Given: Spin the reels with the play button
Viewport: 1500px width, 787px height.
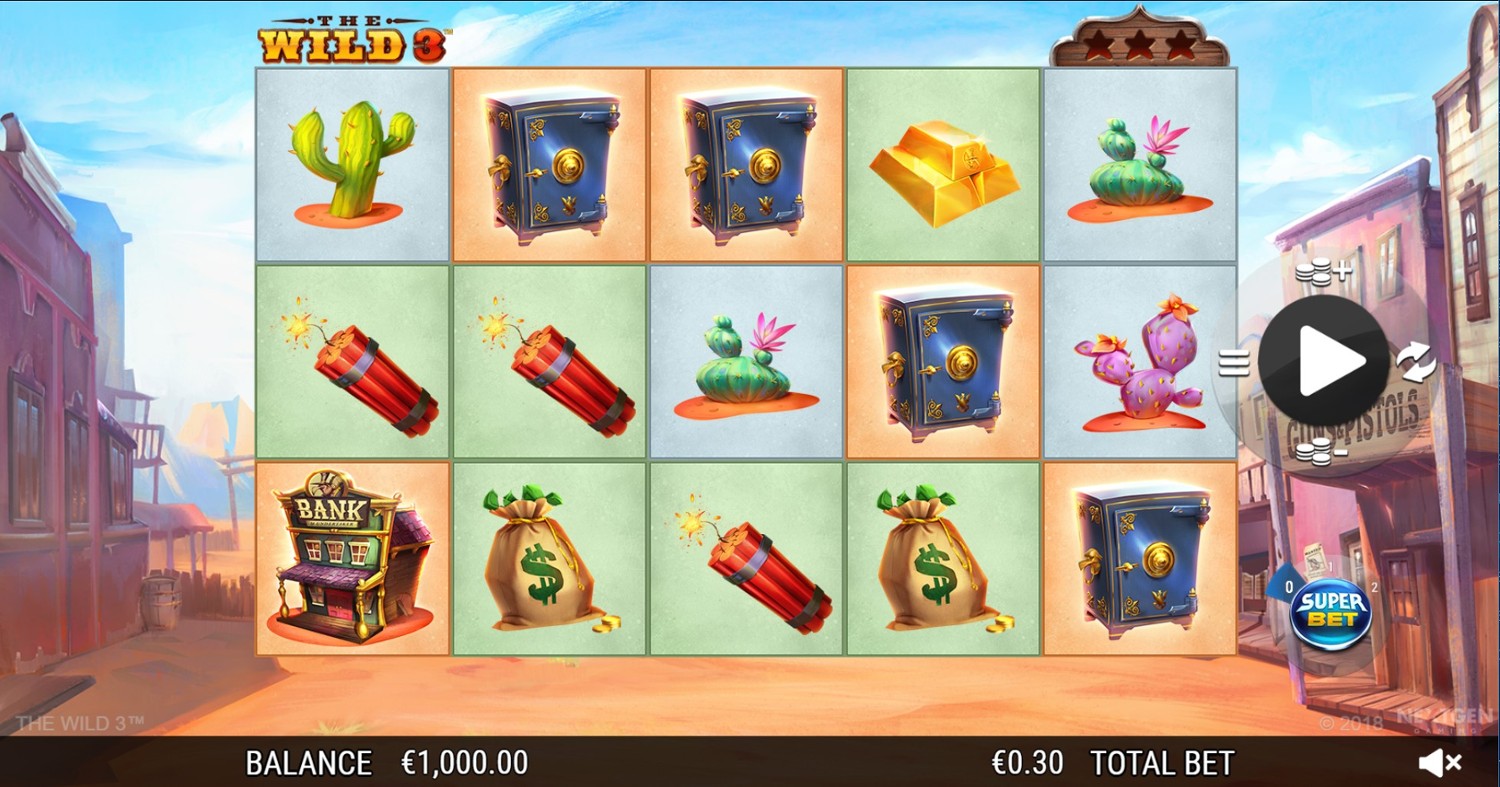Looking at the screenshot, I should tap(1323, 360).
